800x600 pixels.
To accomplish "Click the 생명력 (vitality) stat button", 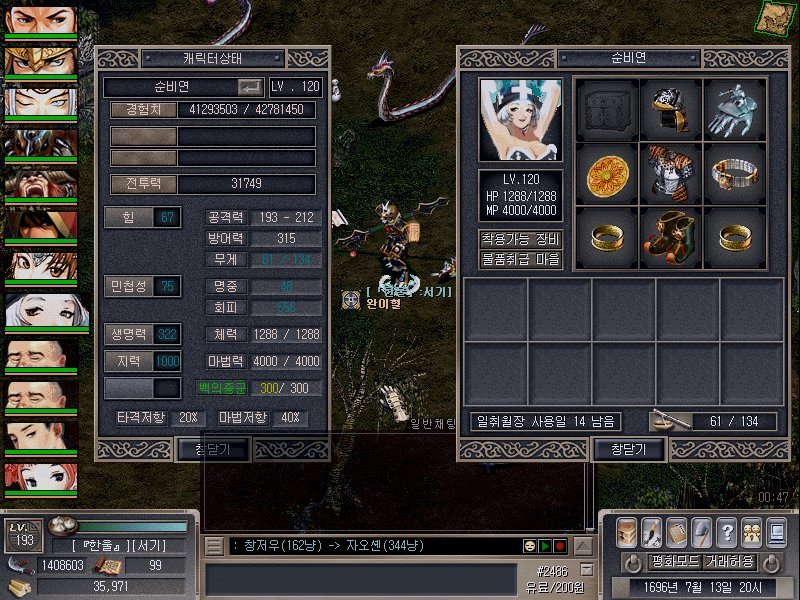I will coord(128,334).
